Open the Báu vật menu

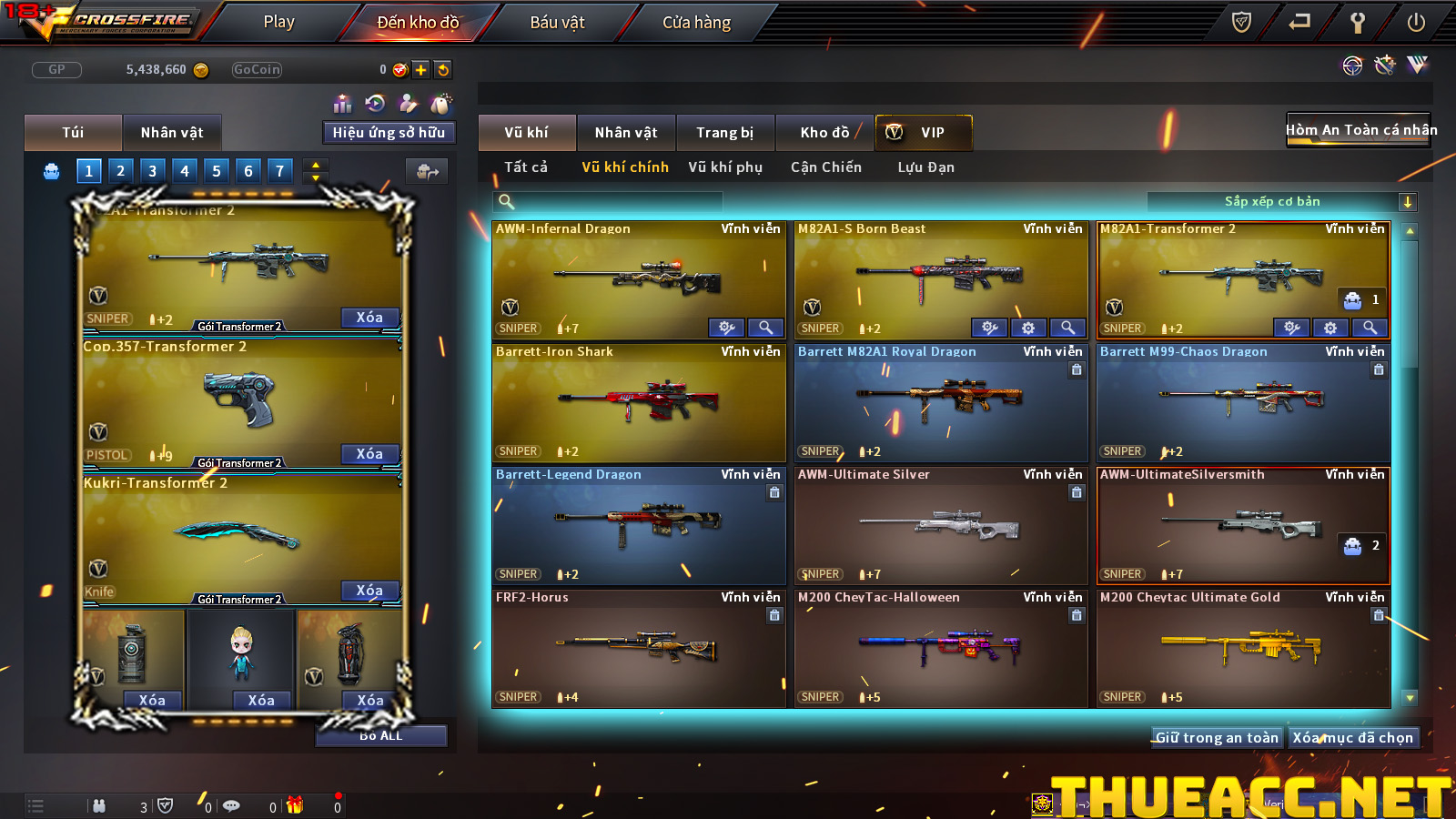pyautogui.click(x=557, y=22)
